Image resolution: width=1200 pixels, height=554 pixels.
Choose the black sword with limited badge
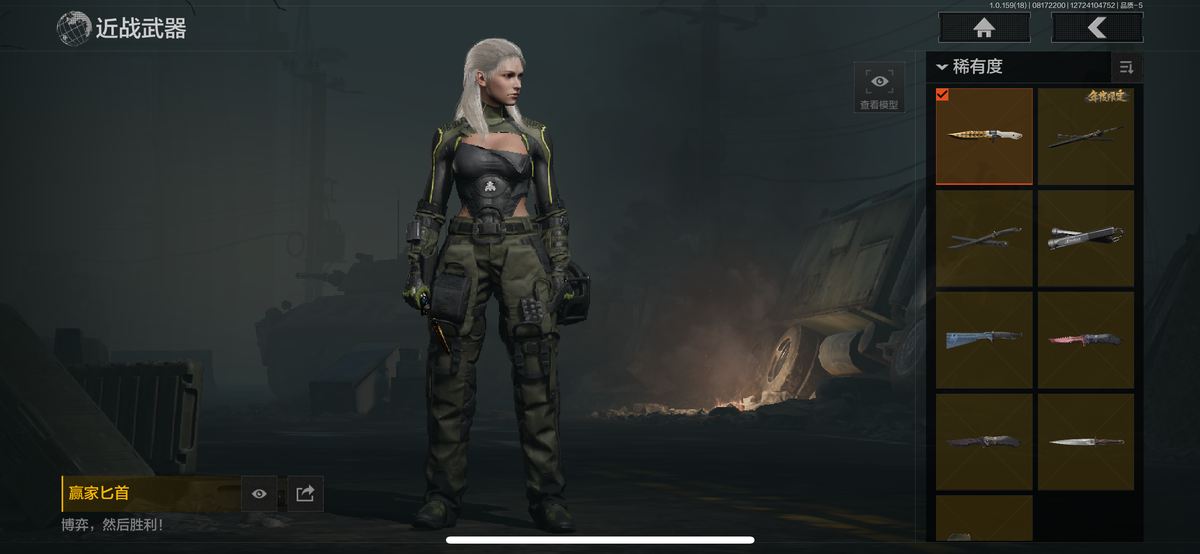tap(1086, 136)
